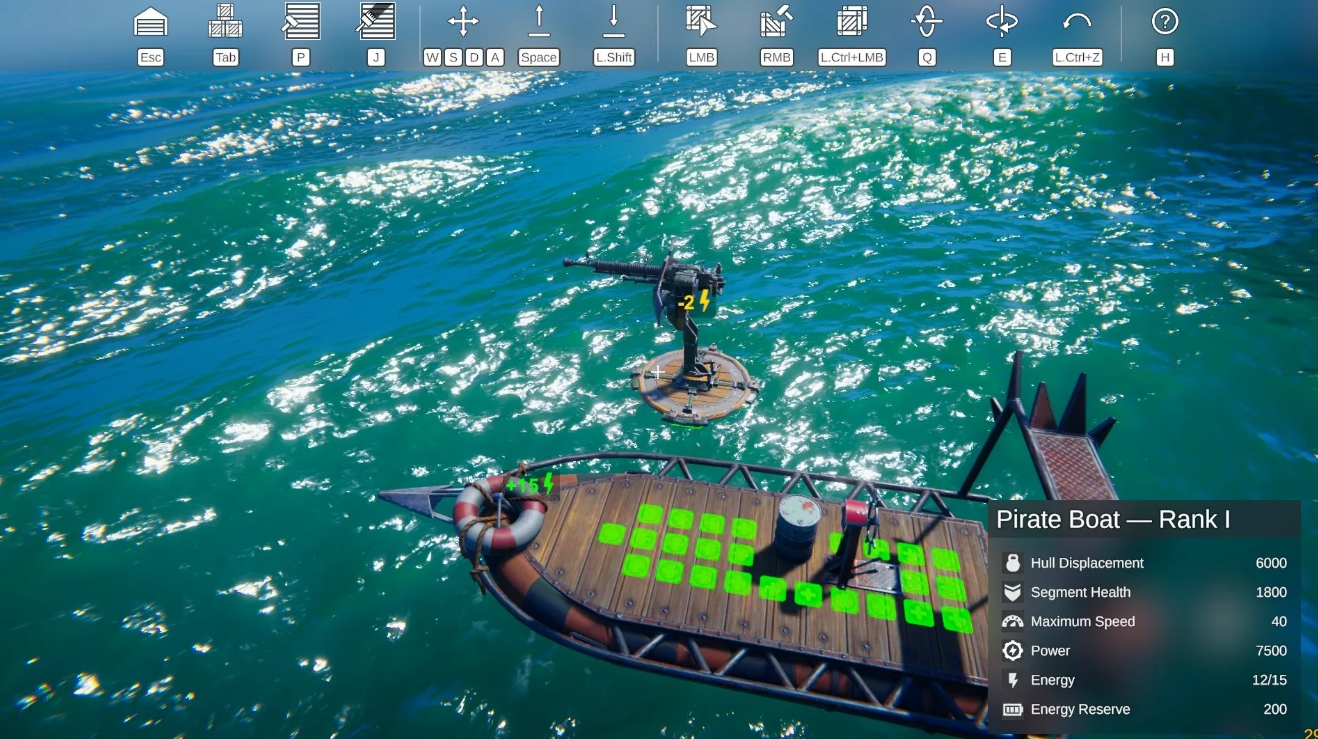The image size is (1318, 739).
Task: Open the garage menu via Esc icon
Action: pos(150,22)
